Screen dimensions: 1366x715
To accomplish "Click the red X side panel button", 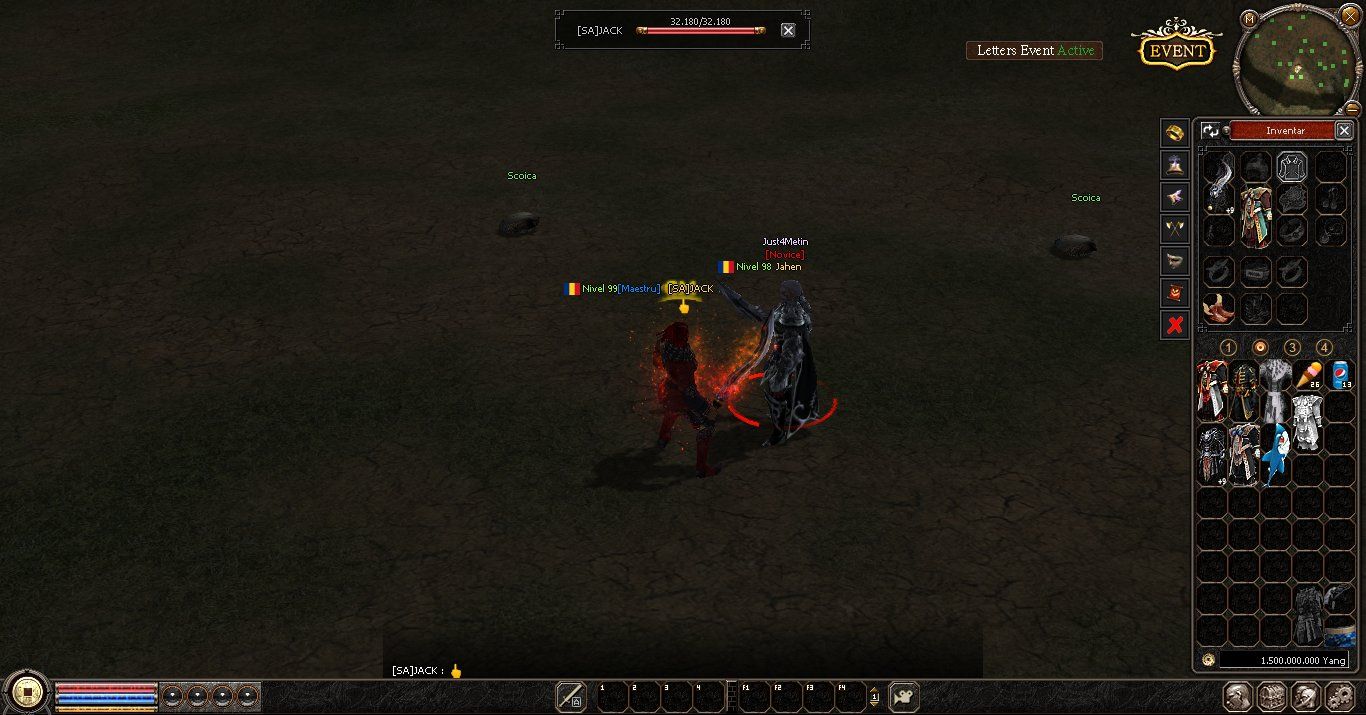I will [x=1175, y=324].
